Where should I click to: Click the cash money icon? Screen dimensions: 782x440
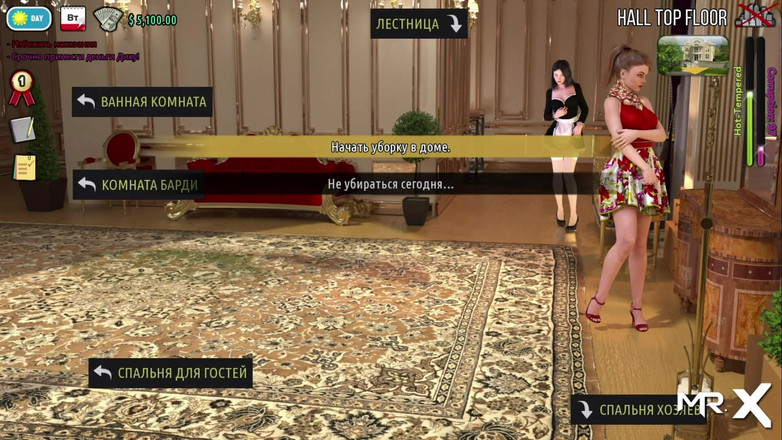tap(107, 19)
